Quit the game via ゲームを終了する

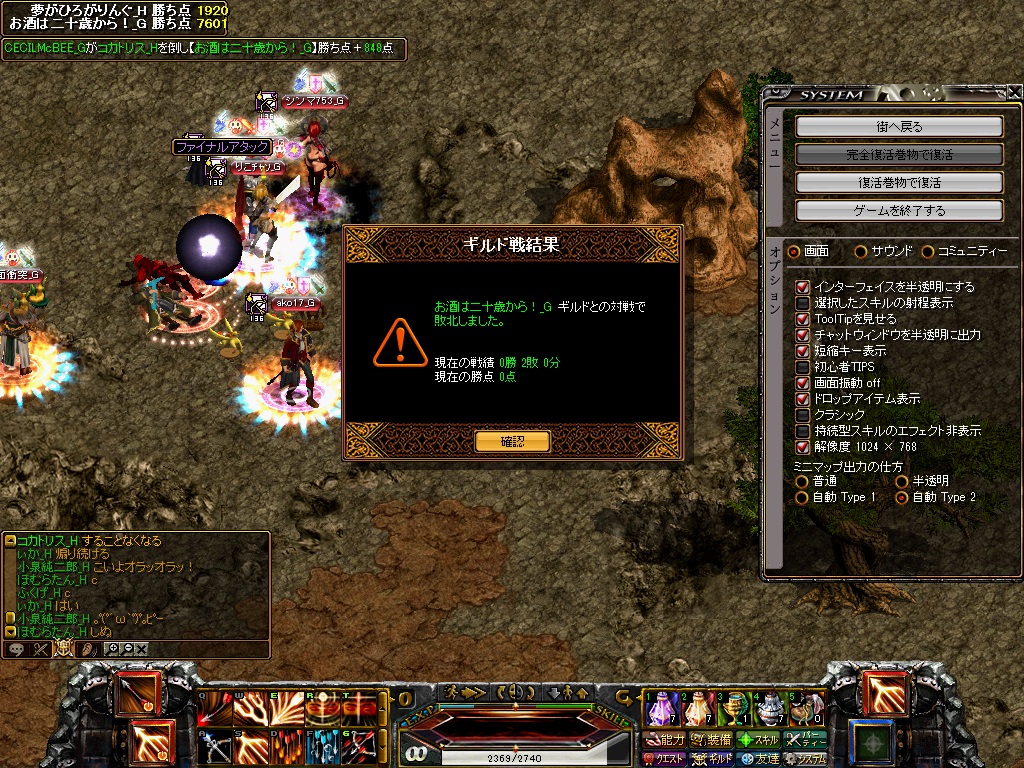[899, 211]
